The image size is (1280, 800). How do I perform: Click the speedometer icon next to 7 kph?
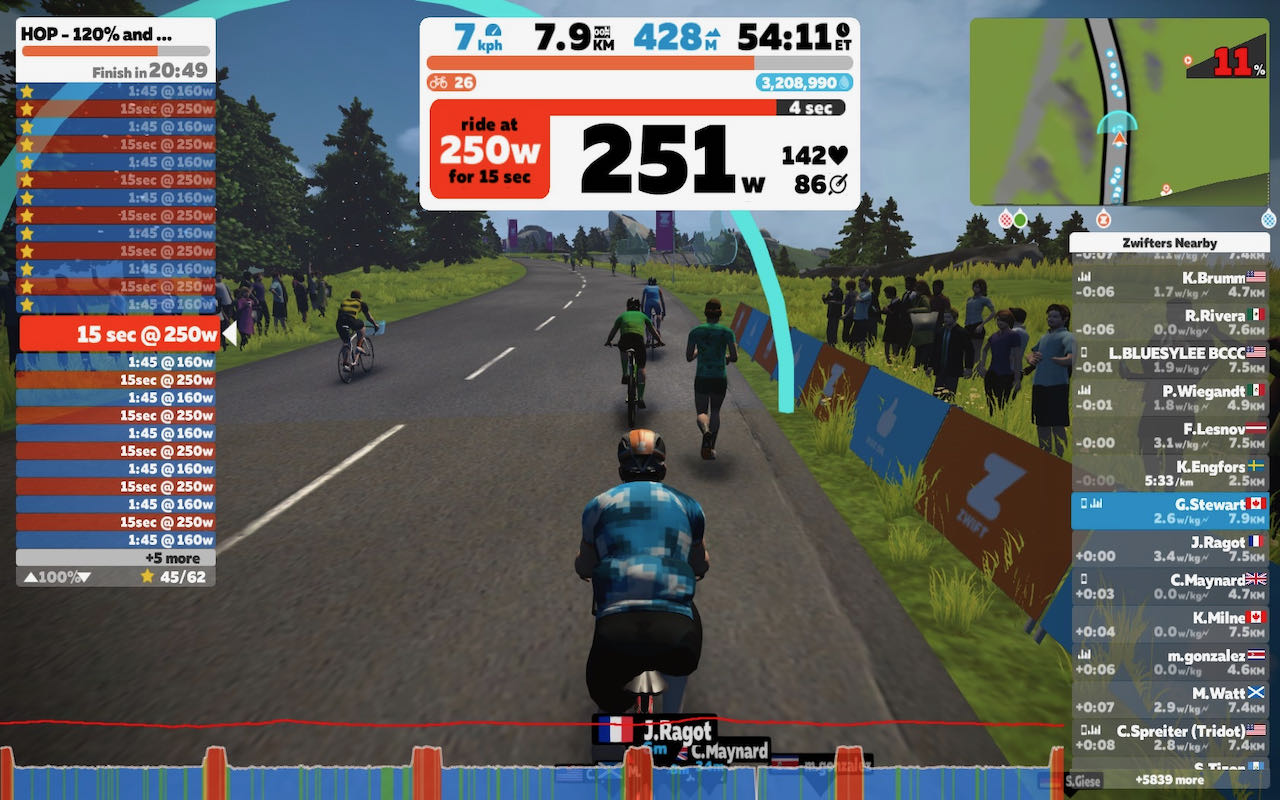pos(494,31)
